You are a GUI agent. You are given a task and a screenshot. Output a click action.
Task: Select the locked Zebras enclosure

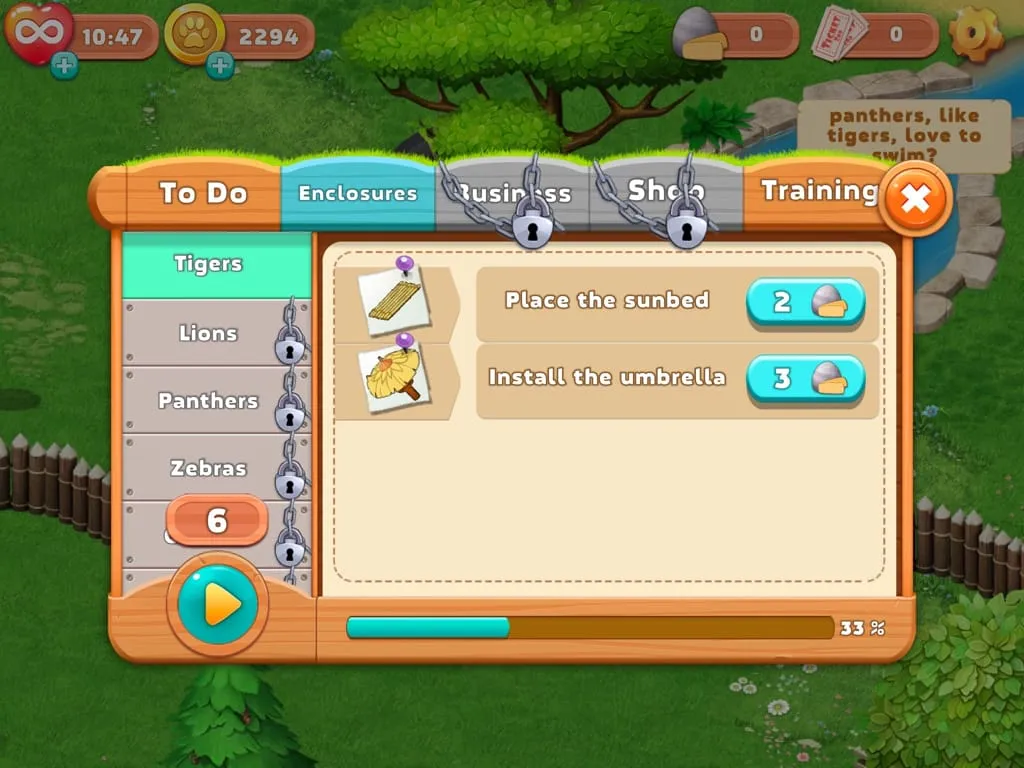pyautogui.click(x=208, y=468)
